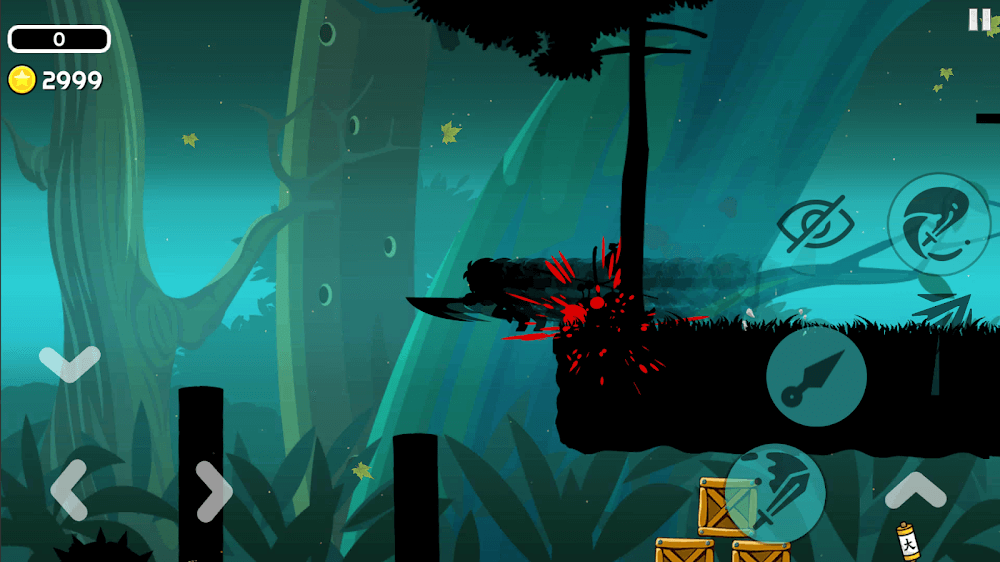Image resolution: width=1000 pixels, height=562 pixels.
Task: Pause the game with the top-right button
Action: 979,20
